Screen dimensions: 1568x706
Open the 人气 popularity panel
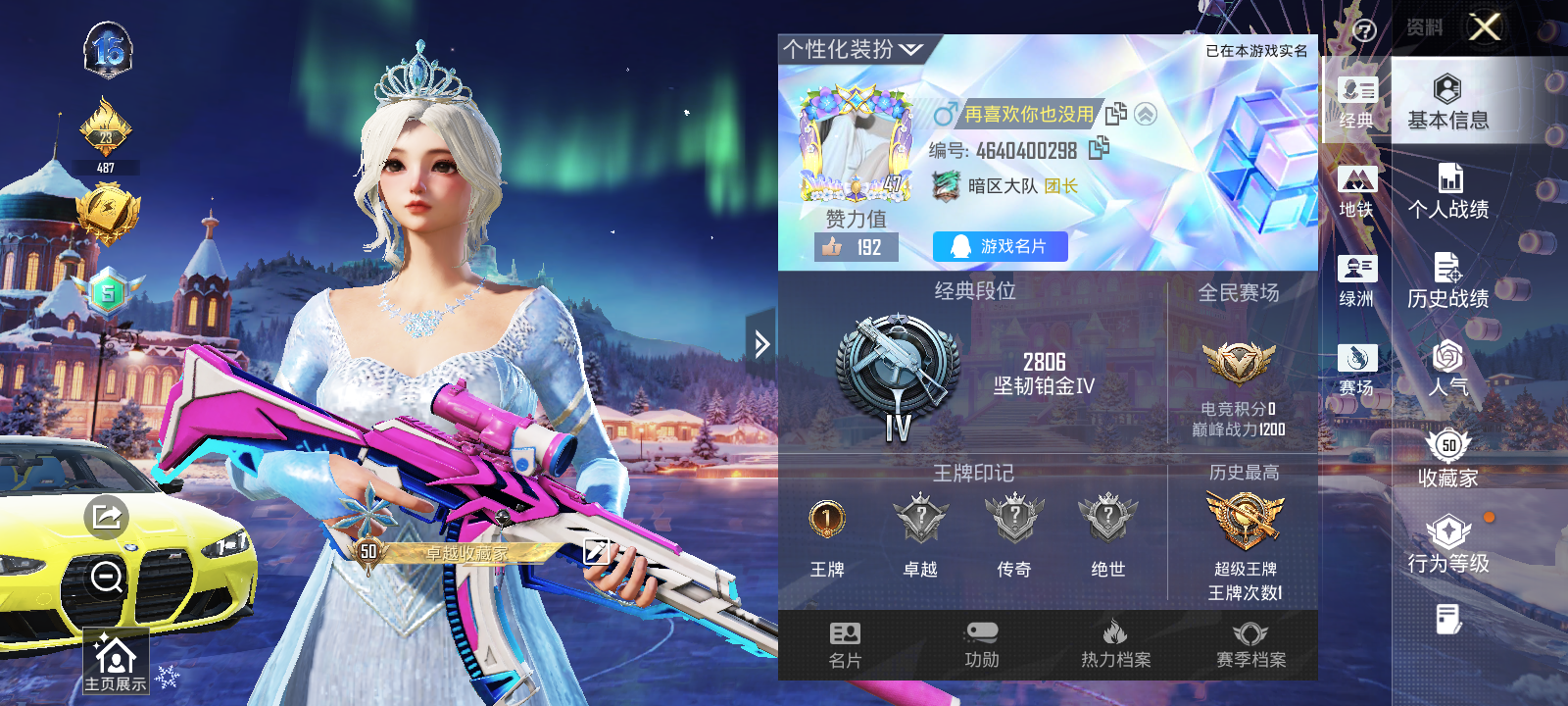1447,373
